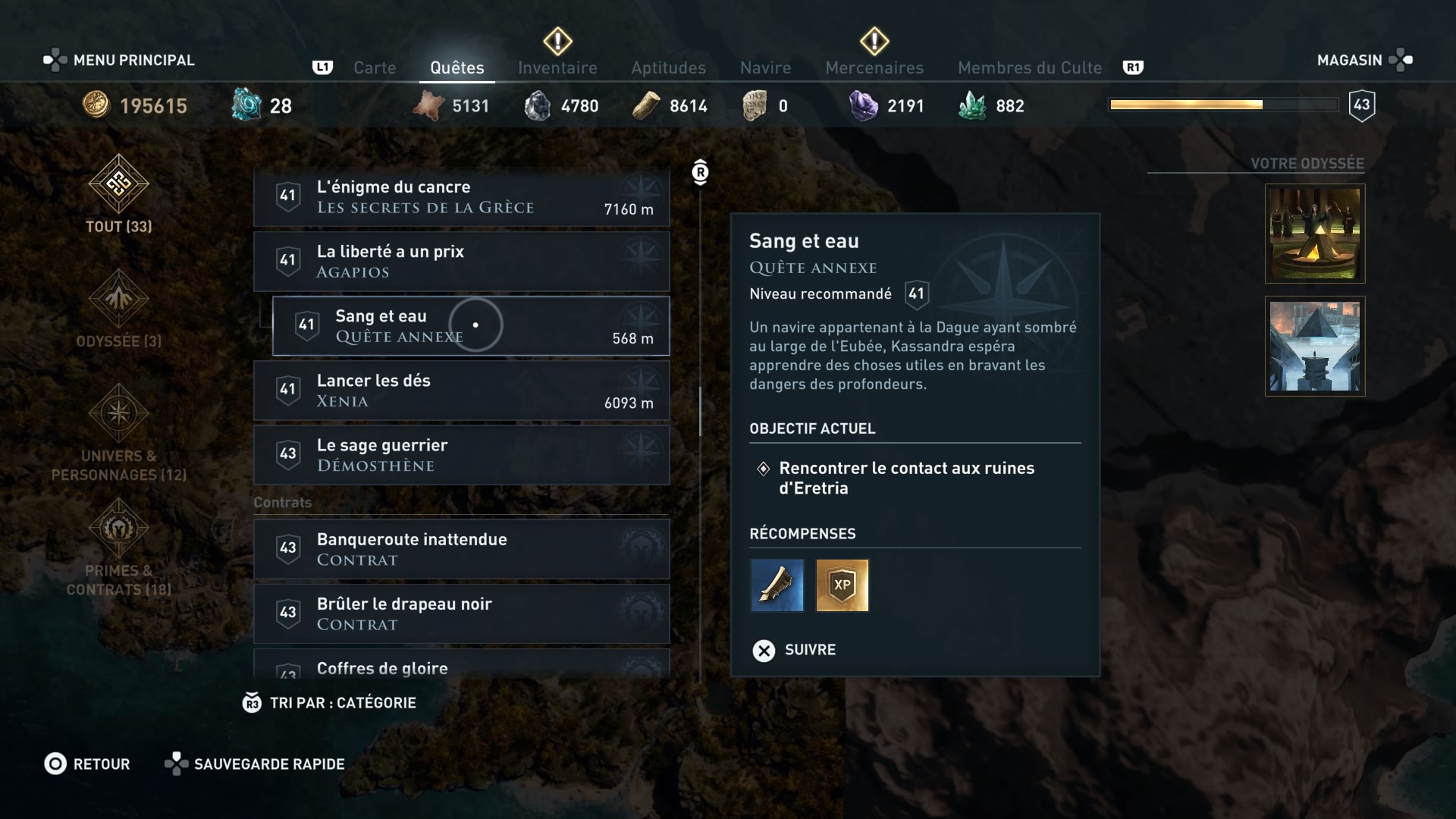Choose the Odyssée quest category
This screenshot has height=819, width=1456.
pyautogui.click(x=119, y=309)
